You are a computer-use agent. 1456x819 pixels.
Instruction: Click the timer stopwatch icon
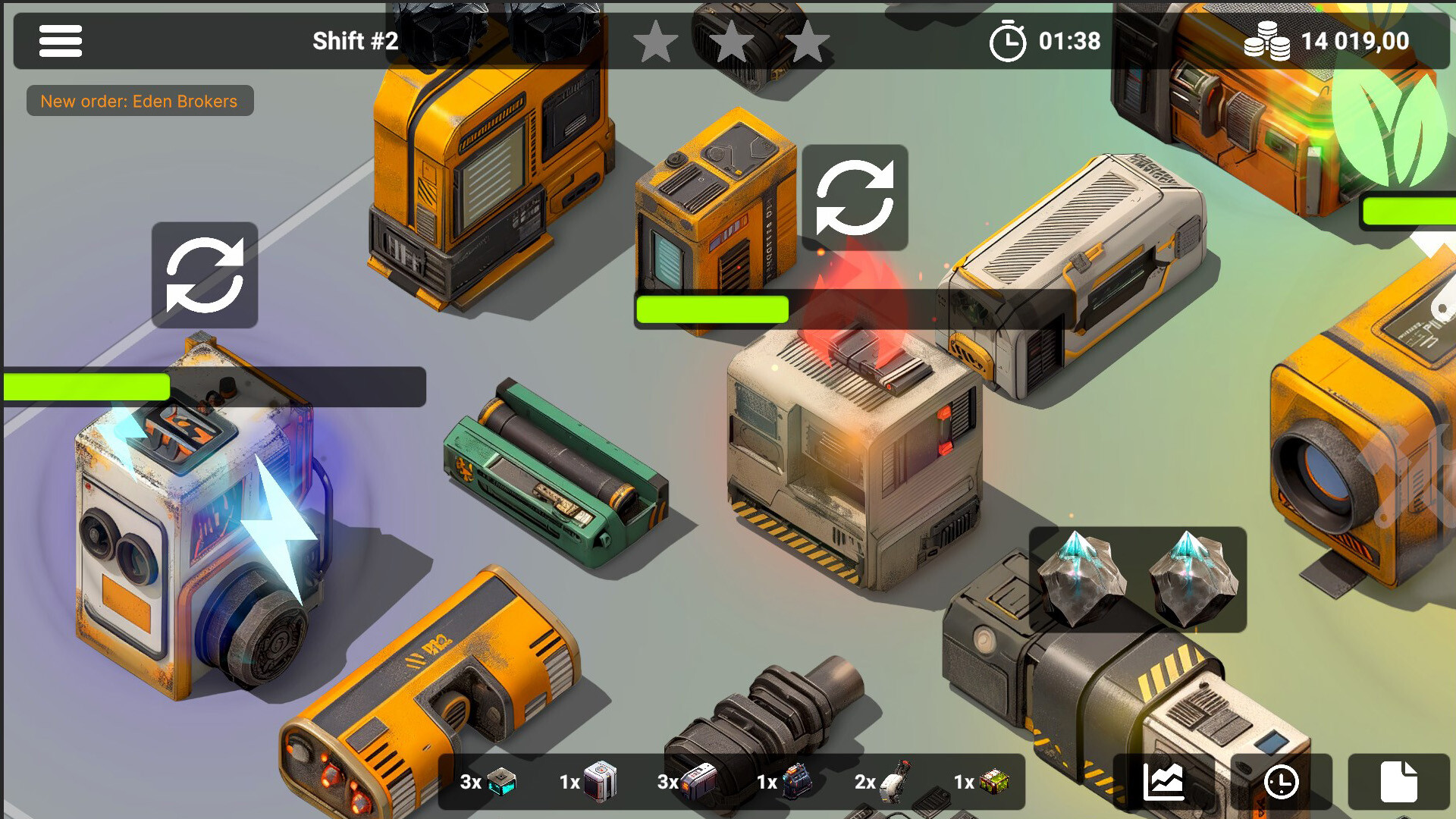point(1009,42)
